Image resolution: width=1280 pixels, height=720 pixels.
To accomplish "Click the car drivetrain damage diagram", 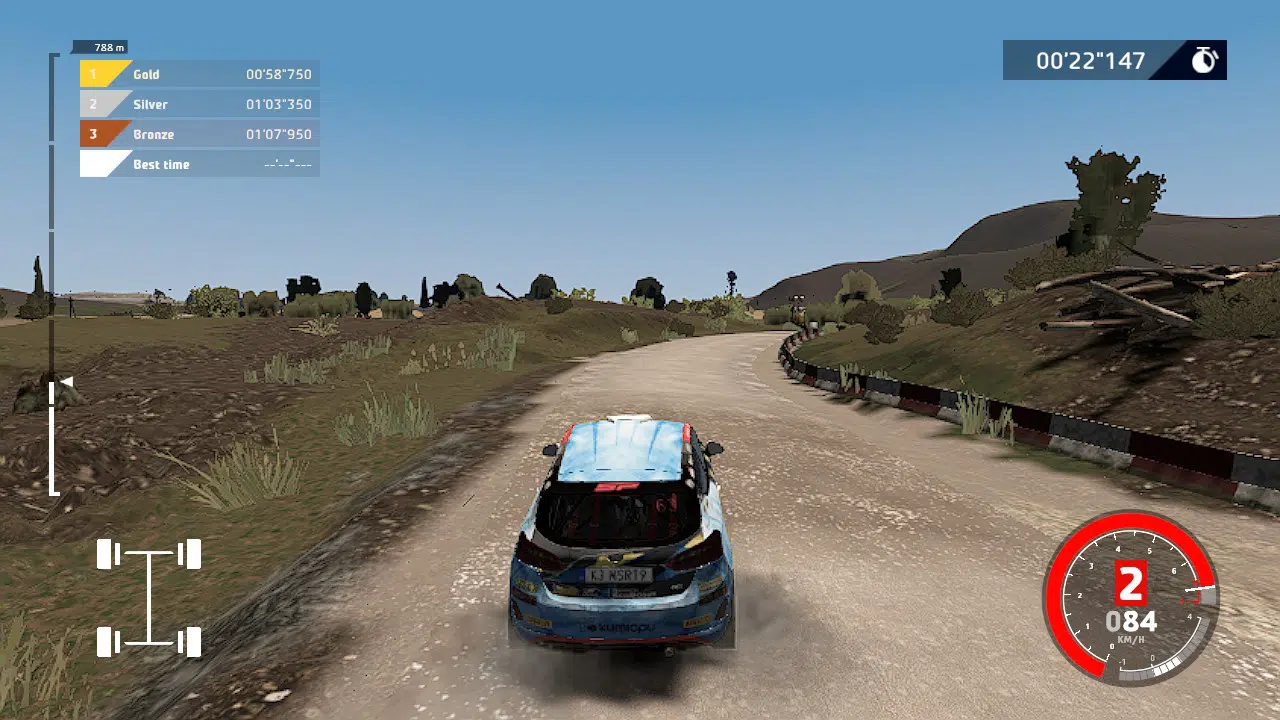I will pyautogui.click(x=149, y=598).
